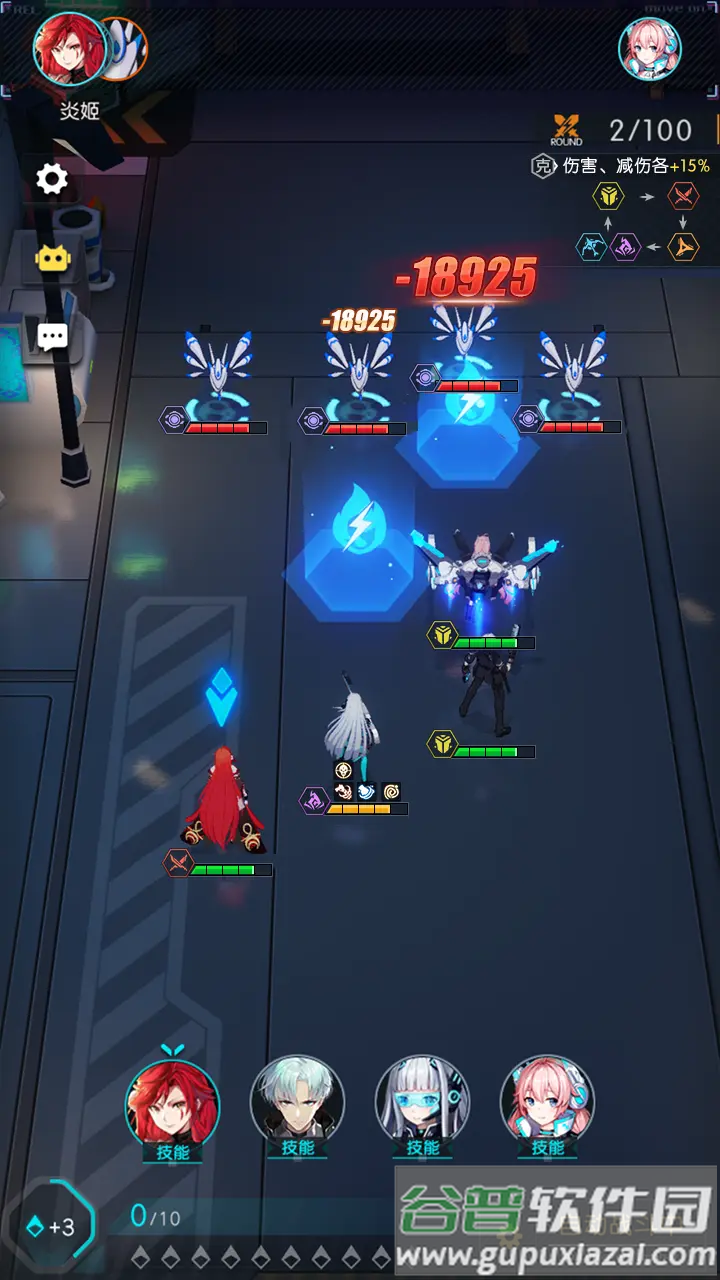Open the settings gear menu
This screenshot has width=720, height=1280.
52,179
